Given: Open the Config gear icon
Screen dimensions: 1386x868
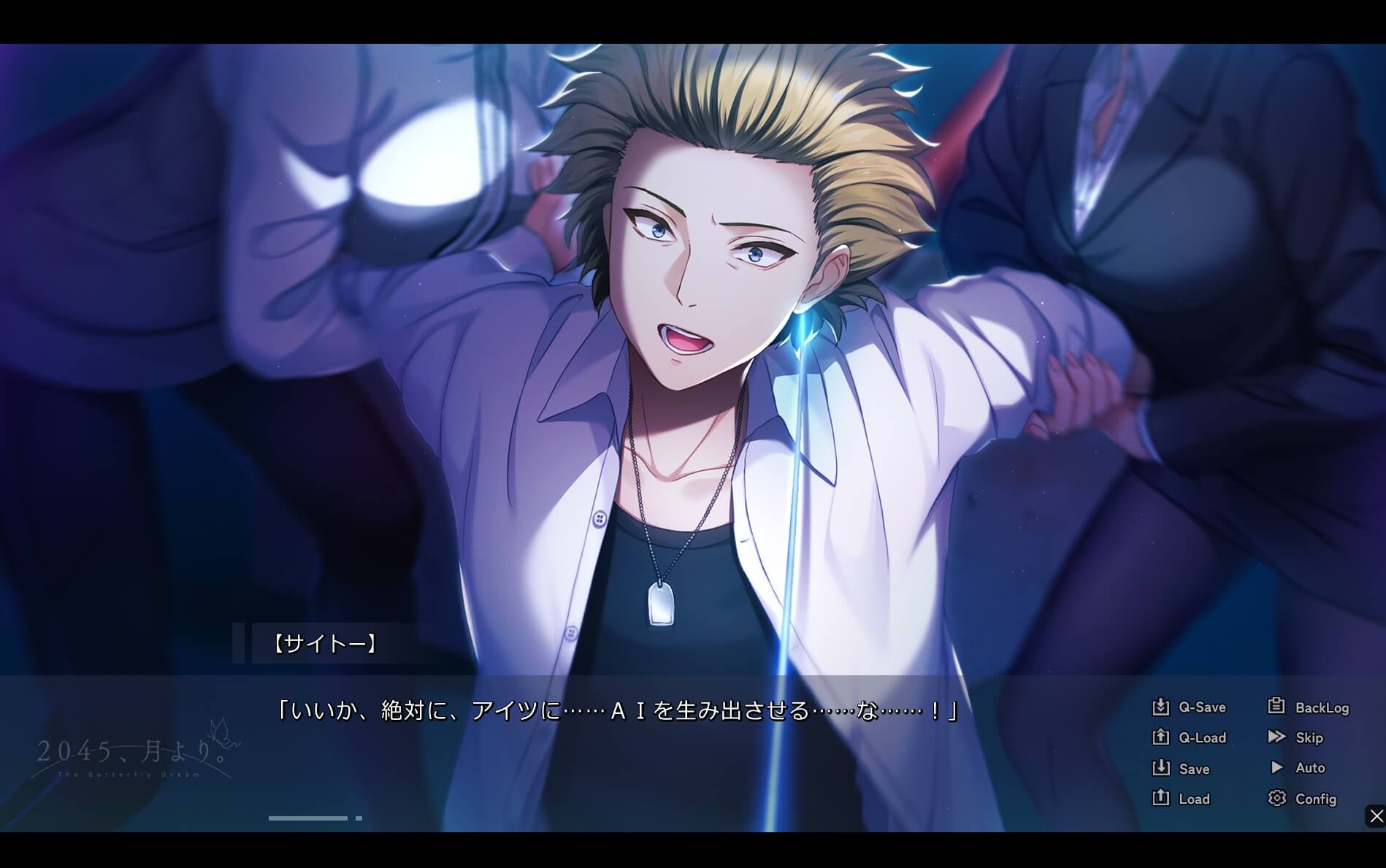Looking at the screenshot, I should tap(1277, 799).
